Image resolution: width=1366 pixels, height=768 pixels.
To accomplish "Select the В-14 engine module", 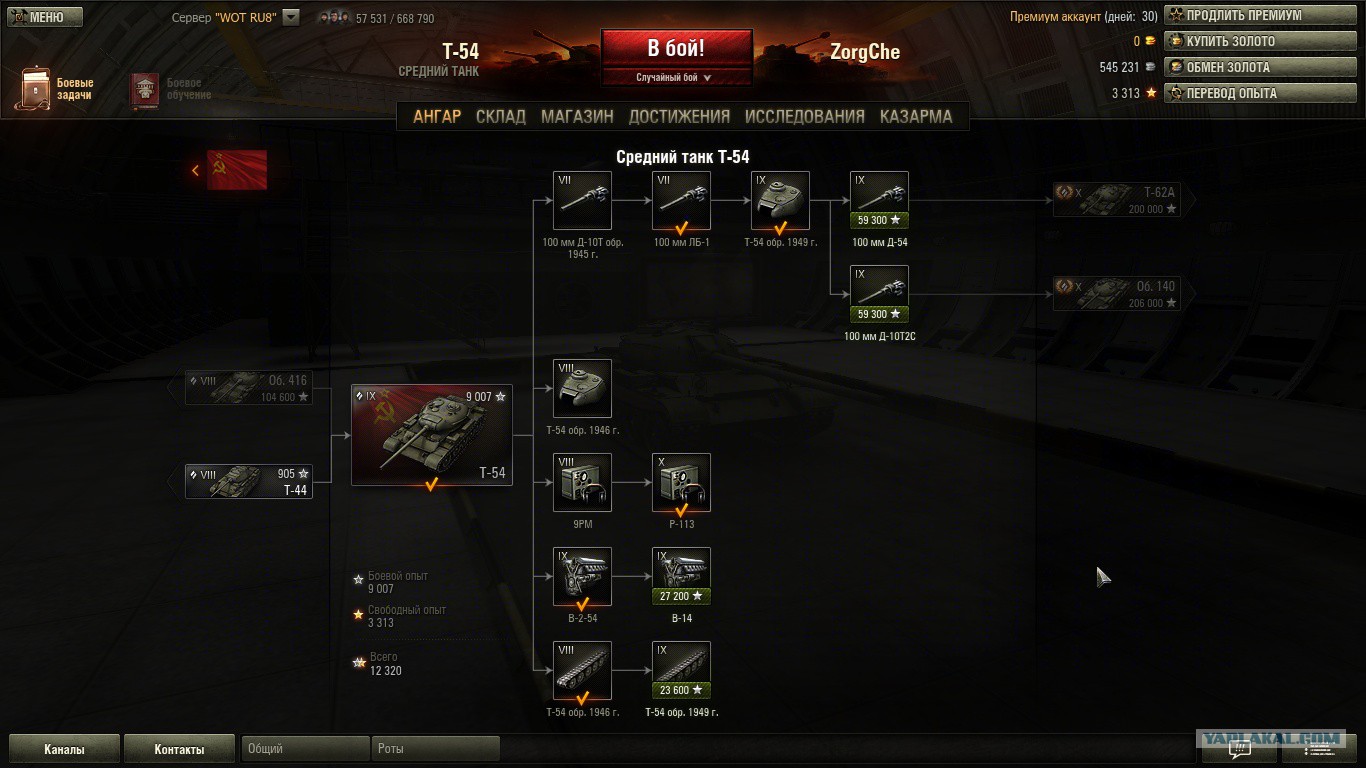I will click(x=681, y=576).
